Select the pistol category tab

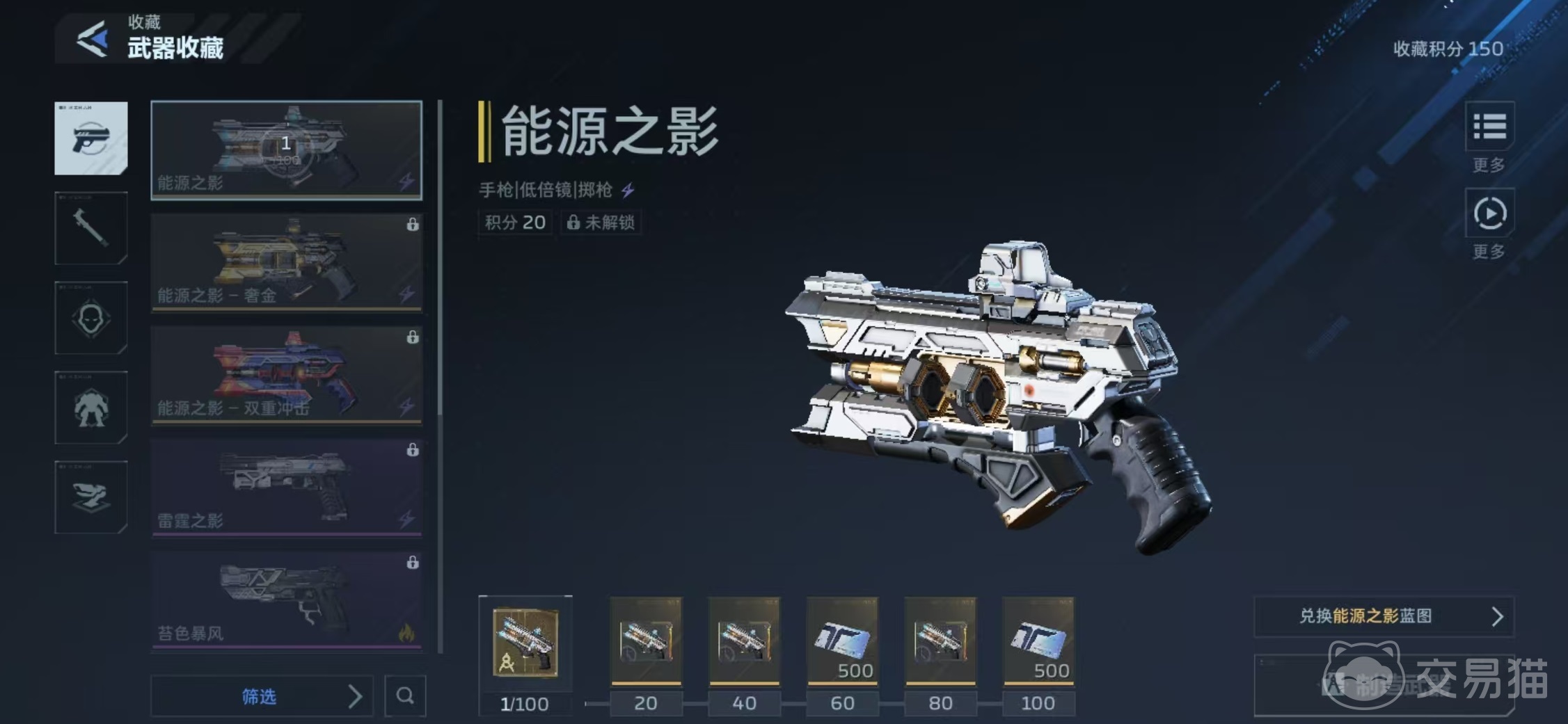pyautogui.click(x=91, y=138)
